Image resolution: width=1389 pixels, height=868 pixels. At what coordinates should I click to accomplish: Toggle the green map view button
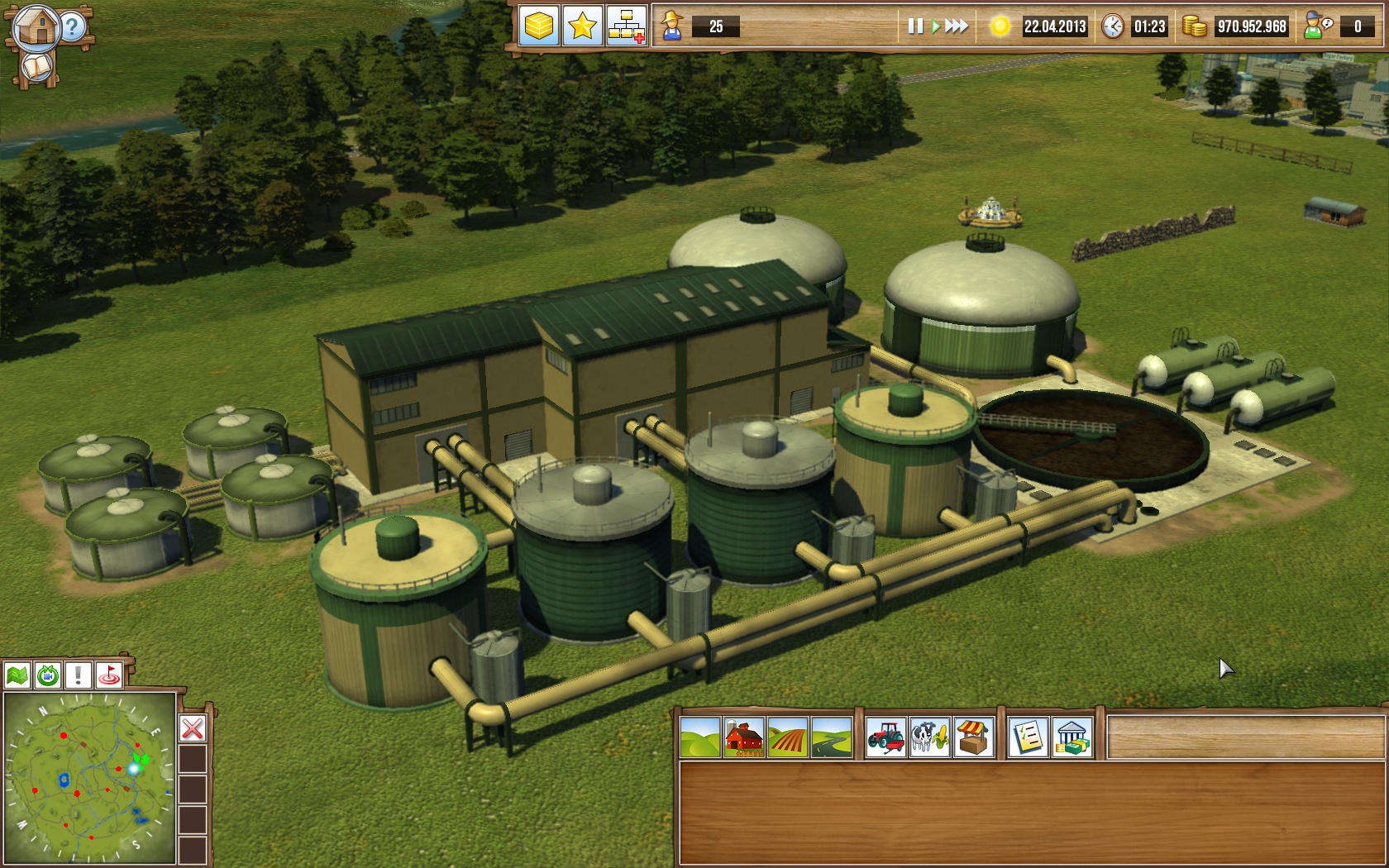tap(17, 675)
